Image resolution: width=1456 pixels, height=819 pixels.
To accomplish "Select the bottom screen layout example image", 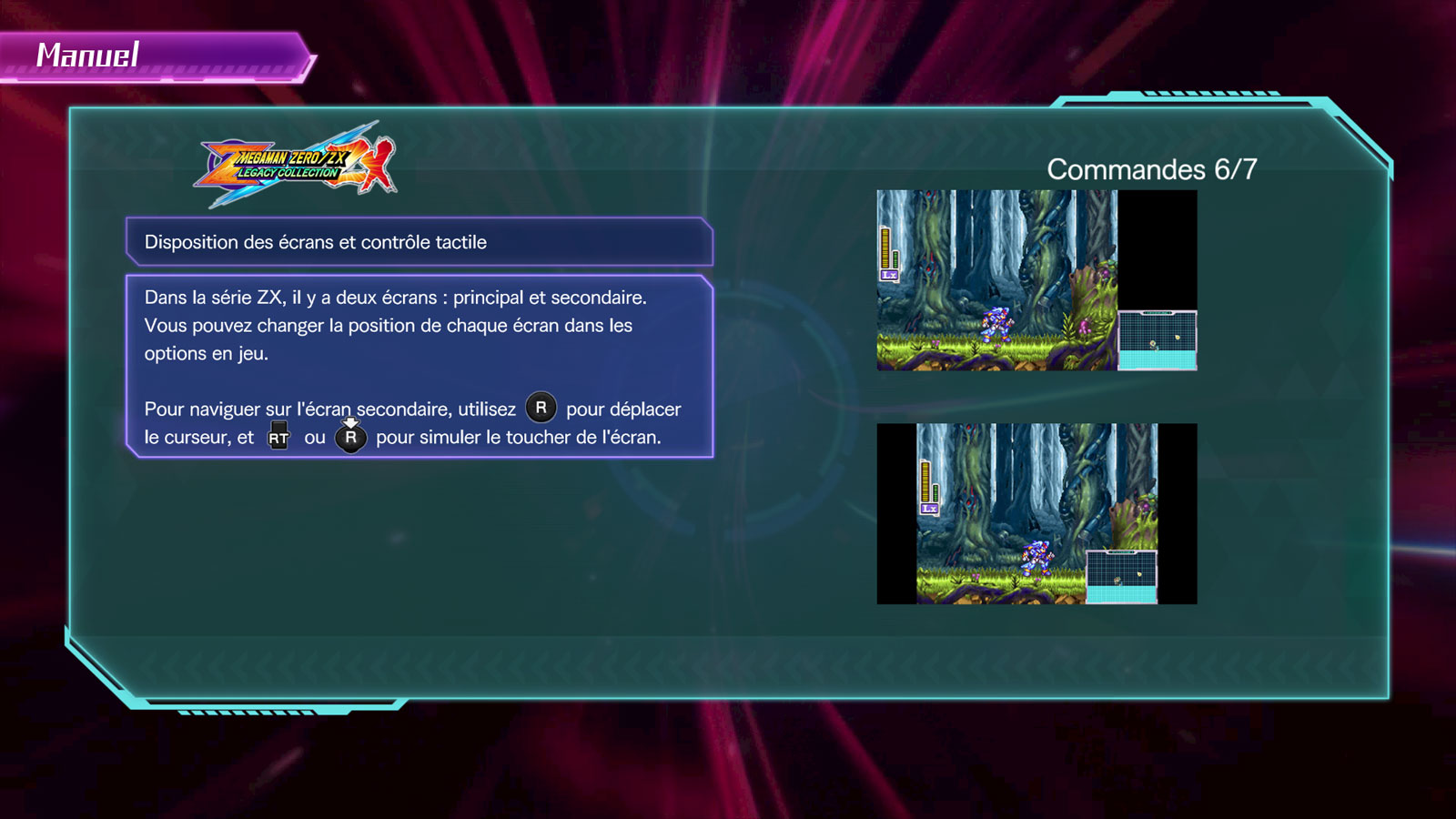I will click(x=1036, y=513).
